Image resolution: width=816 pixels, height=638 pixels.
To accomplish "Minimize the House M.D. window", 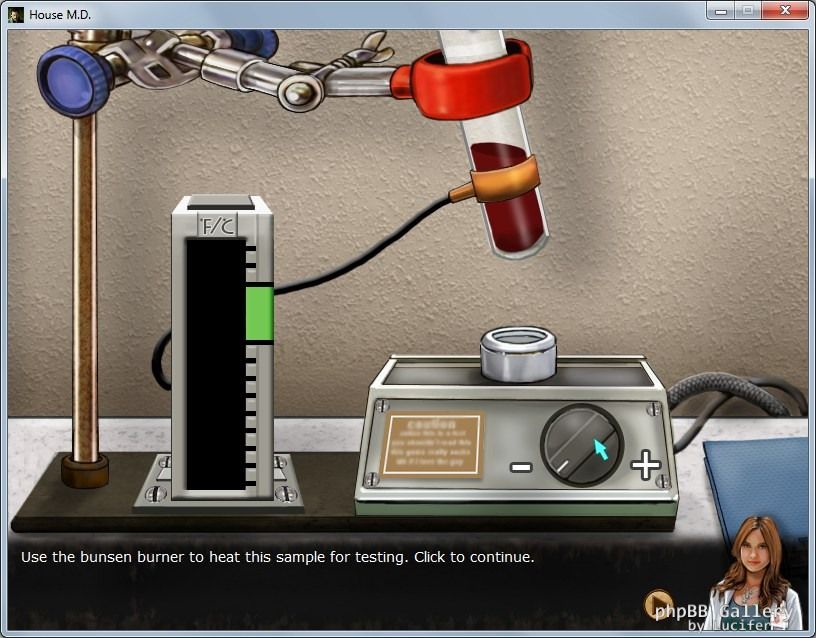I will (720, 11).
